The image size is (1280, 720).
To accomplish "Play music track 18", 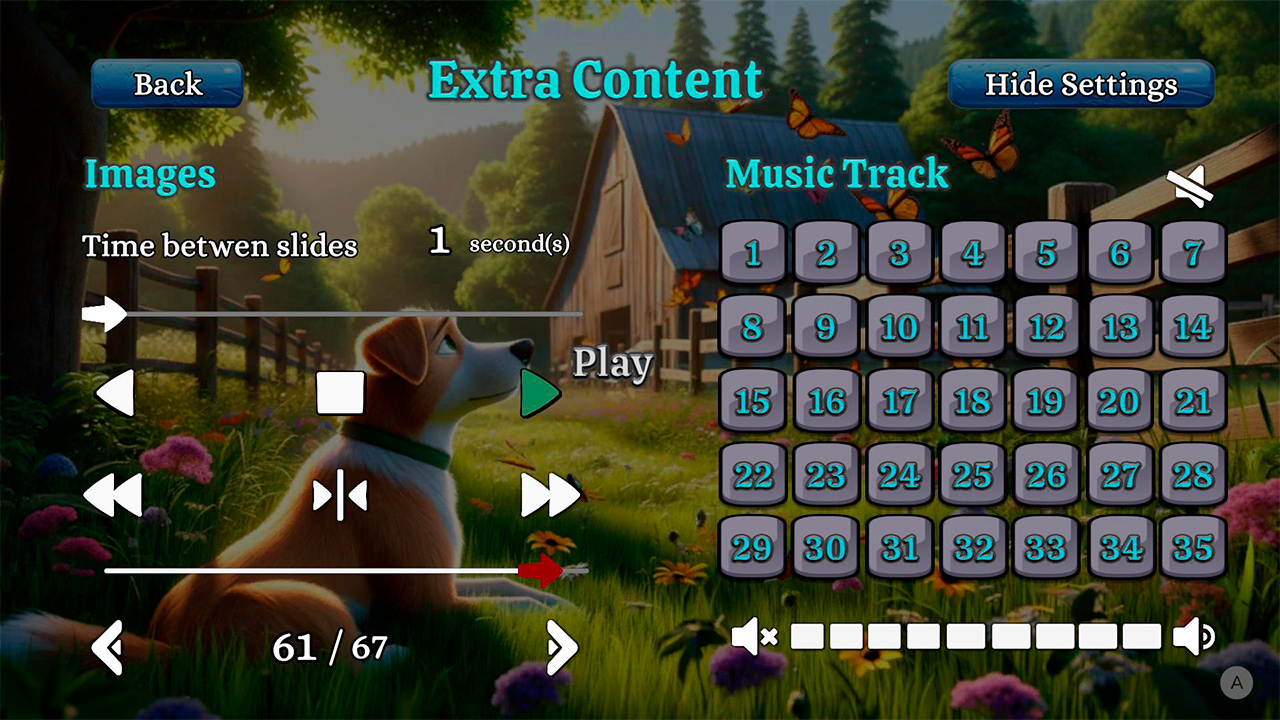I will (972, 401).
